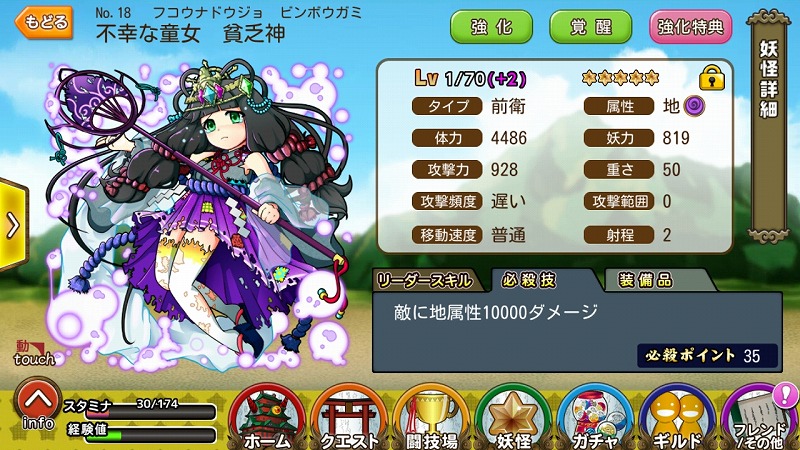This screenshot has width=800, height=450.
Task: Go to ホーム home screen
Action: pyautogui.click(x=268, y=416)
